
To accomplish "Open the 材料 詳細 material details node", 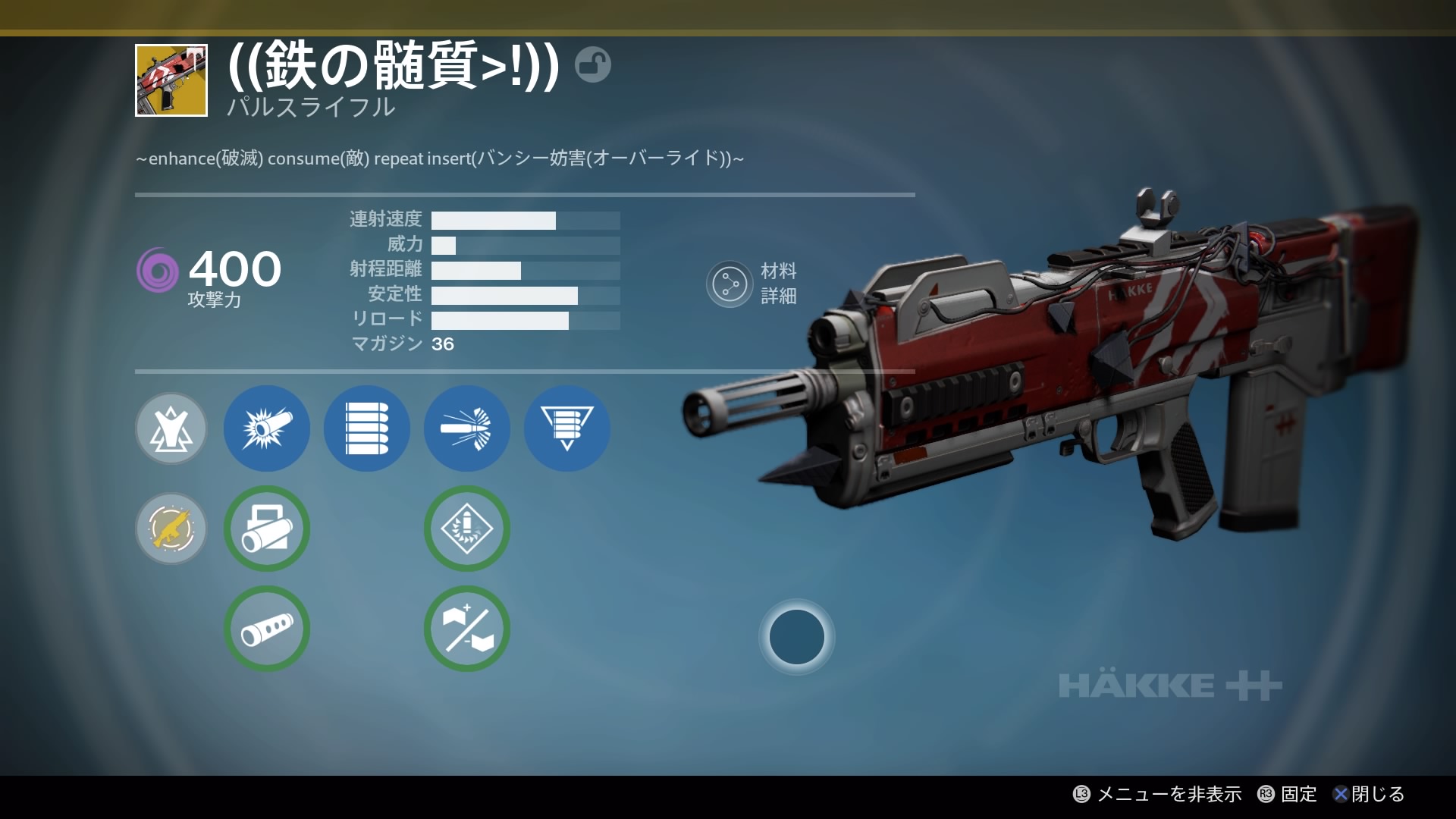I will (730, 284).
